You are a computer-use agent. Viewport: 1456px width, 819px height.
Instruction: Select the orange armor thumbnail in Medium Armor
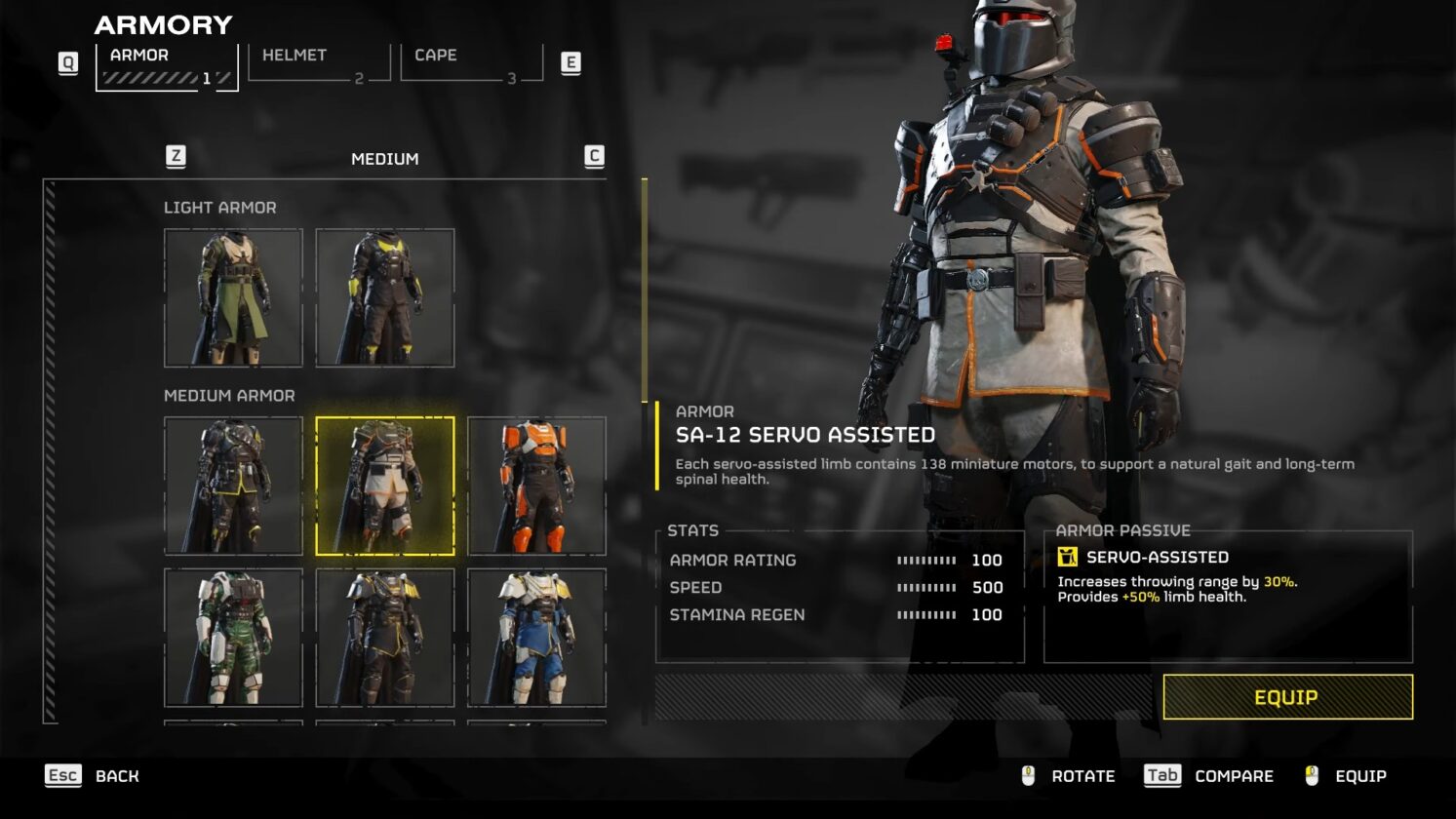coord(537,486)
